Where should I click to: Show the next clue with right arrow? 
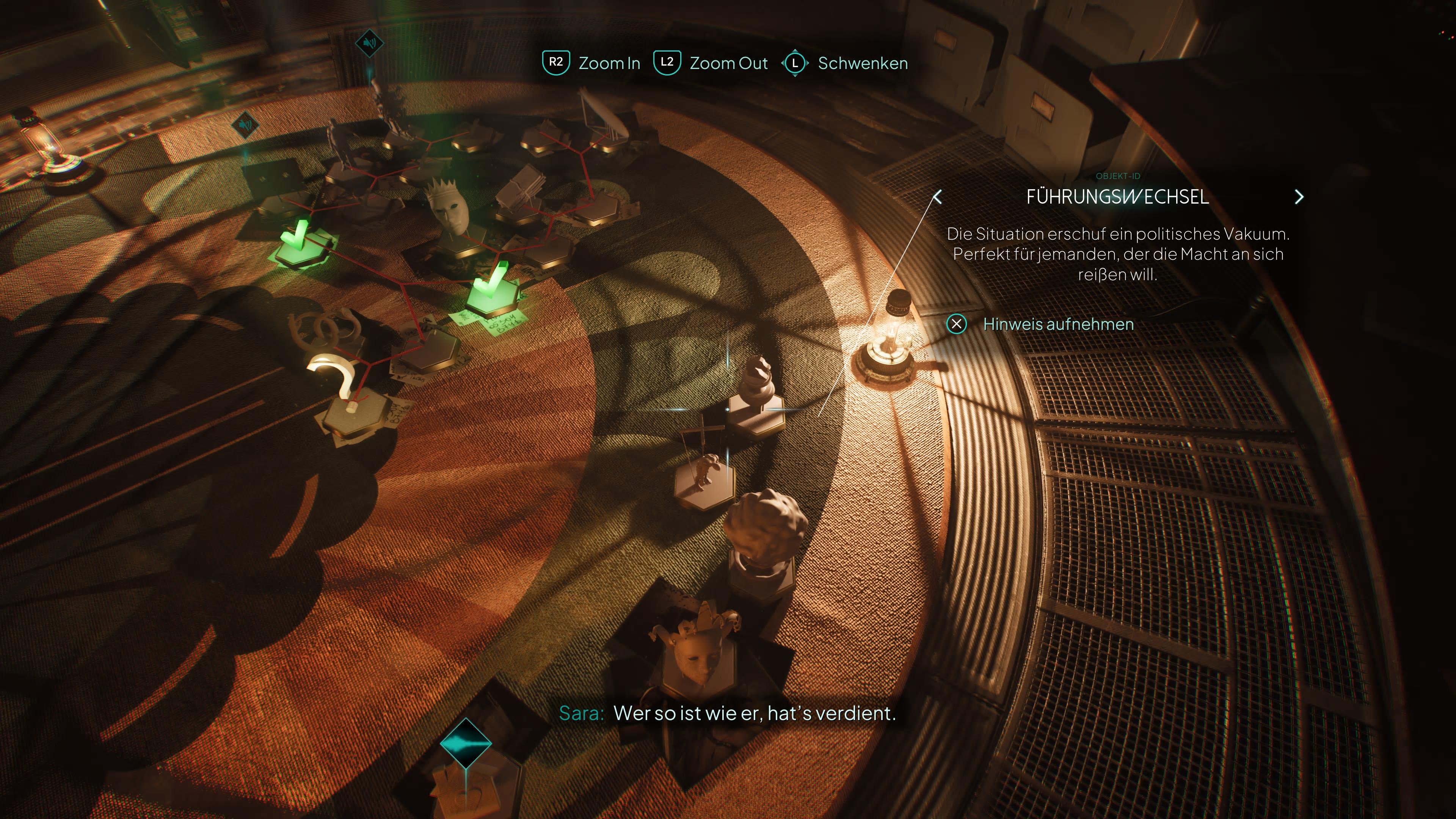click(x=1299, y=197)
